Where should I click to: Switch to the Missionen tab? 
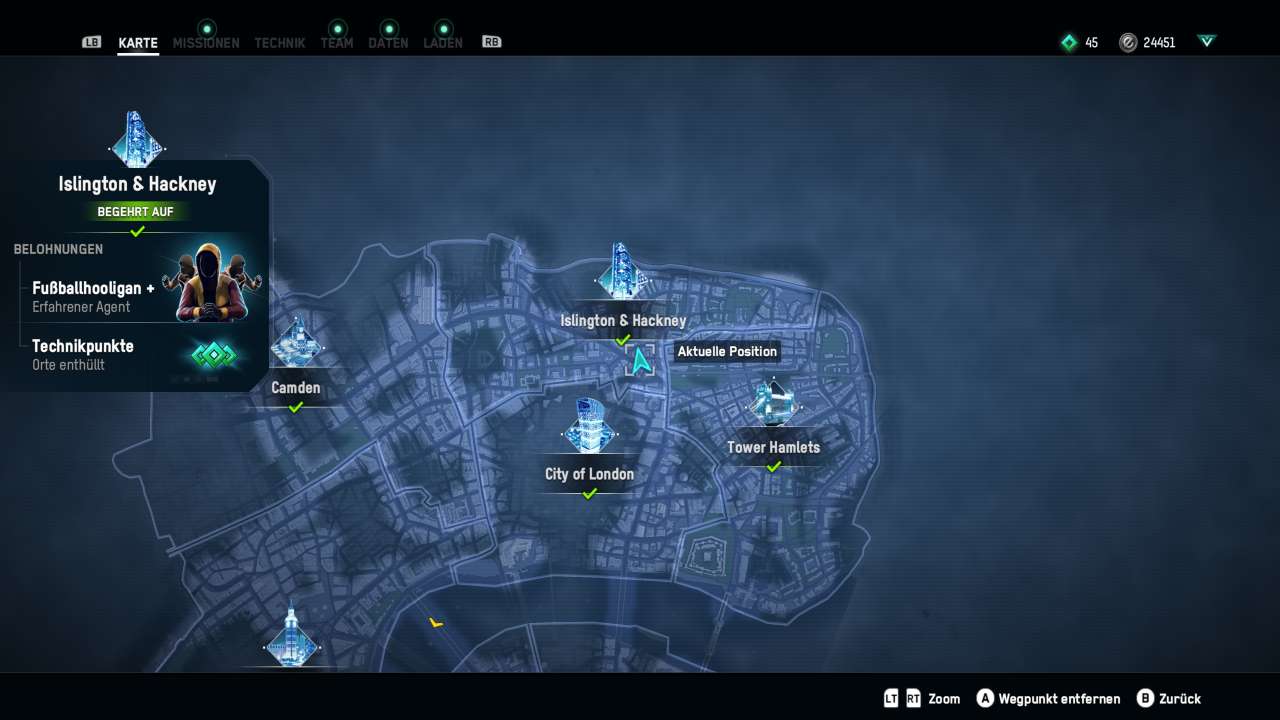coord(206,43)
